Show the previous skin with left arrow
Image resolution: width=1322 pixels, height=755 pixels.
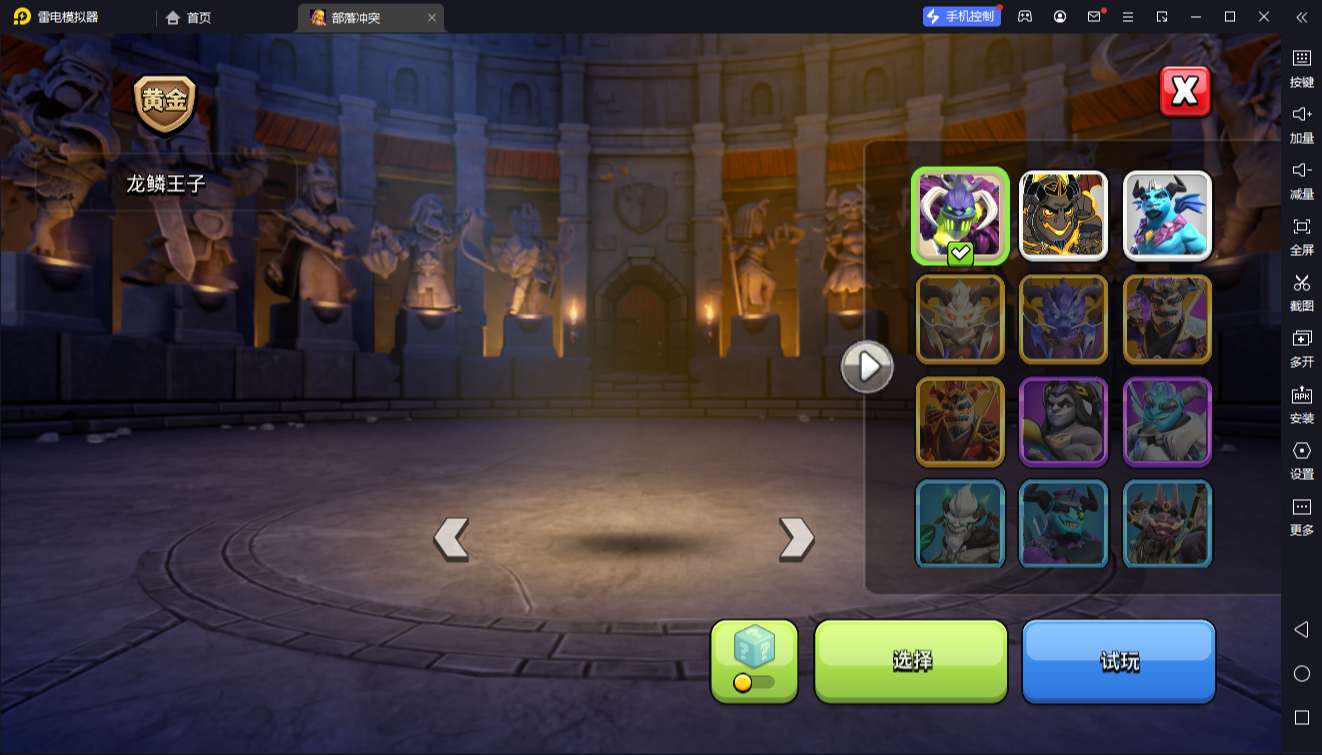tap(451, 539)
